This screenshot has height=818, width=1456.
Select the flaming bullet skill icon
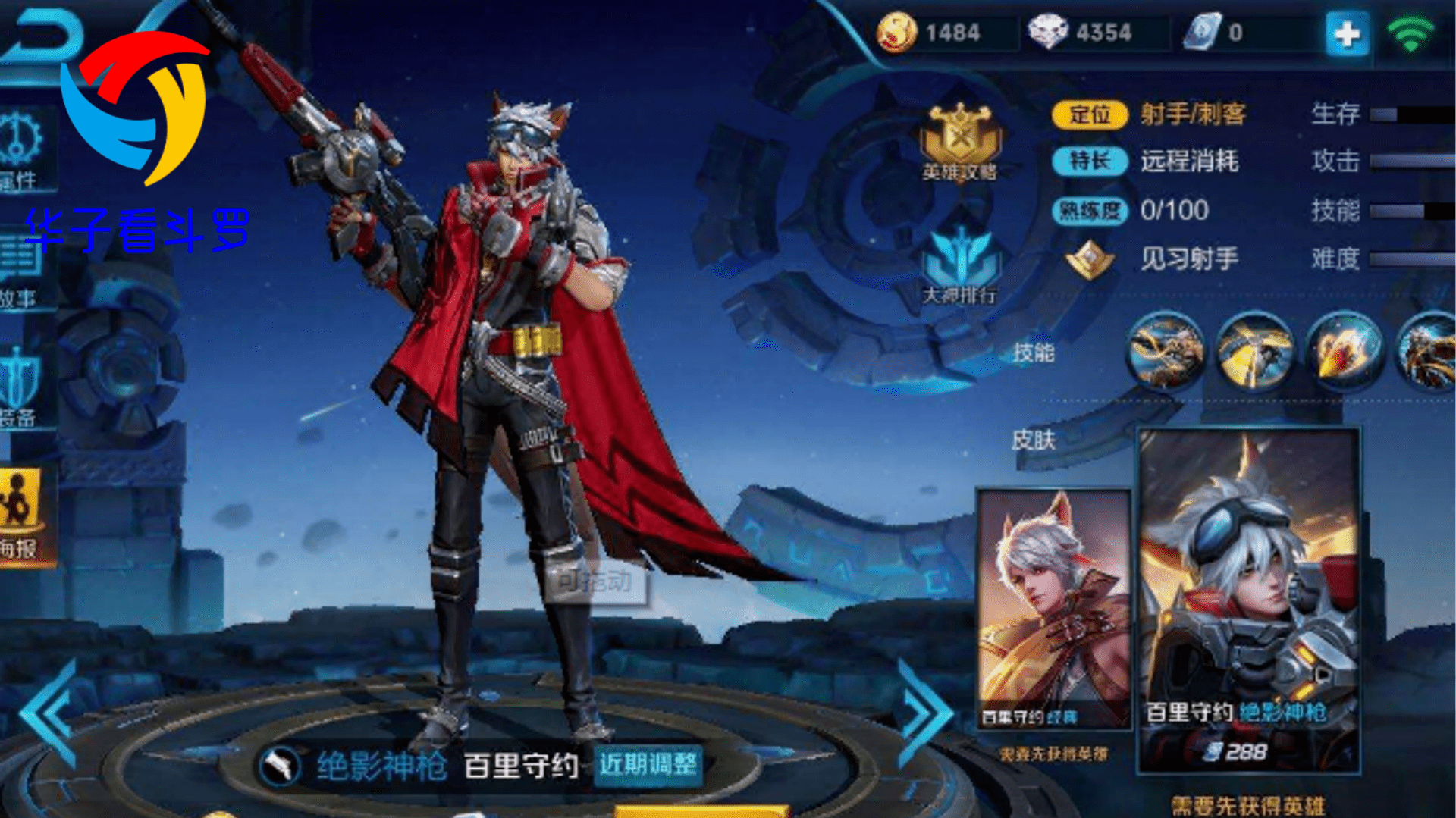point(1344,351)
